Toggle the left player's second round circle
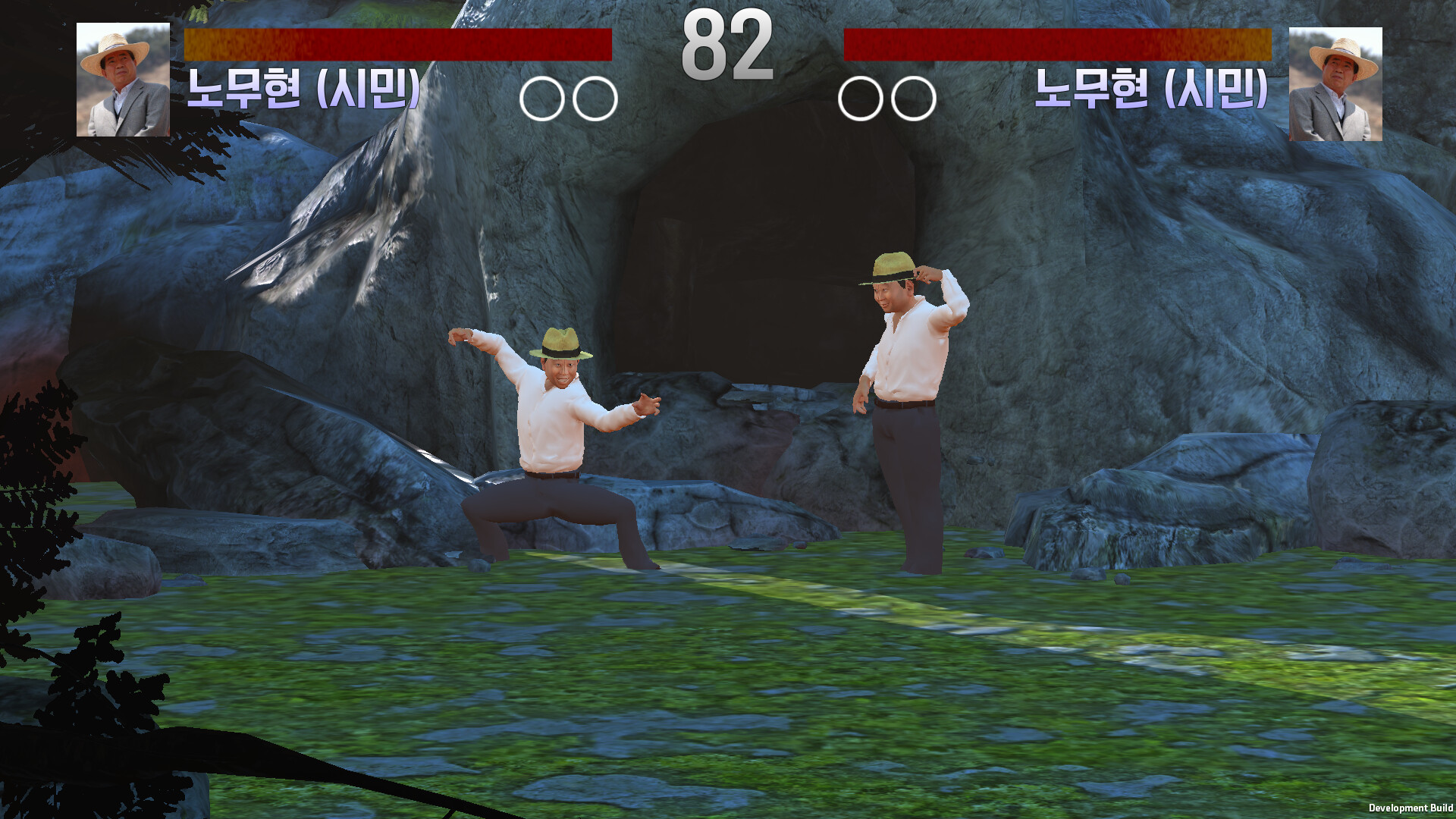Viewport: 1456px width, 819px height. [595, 96]
